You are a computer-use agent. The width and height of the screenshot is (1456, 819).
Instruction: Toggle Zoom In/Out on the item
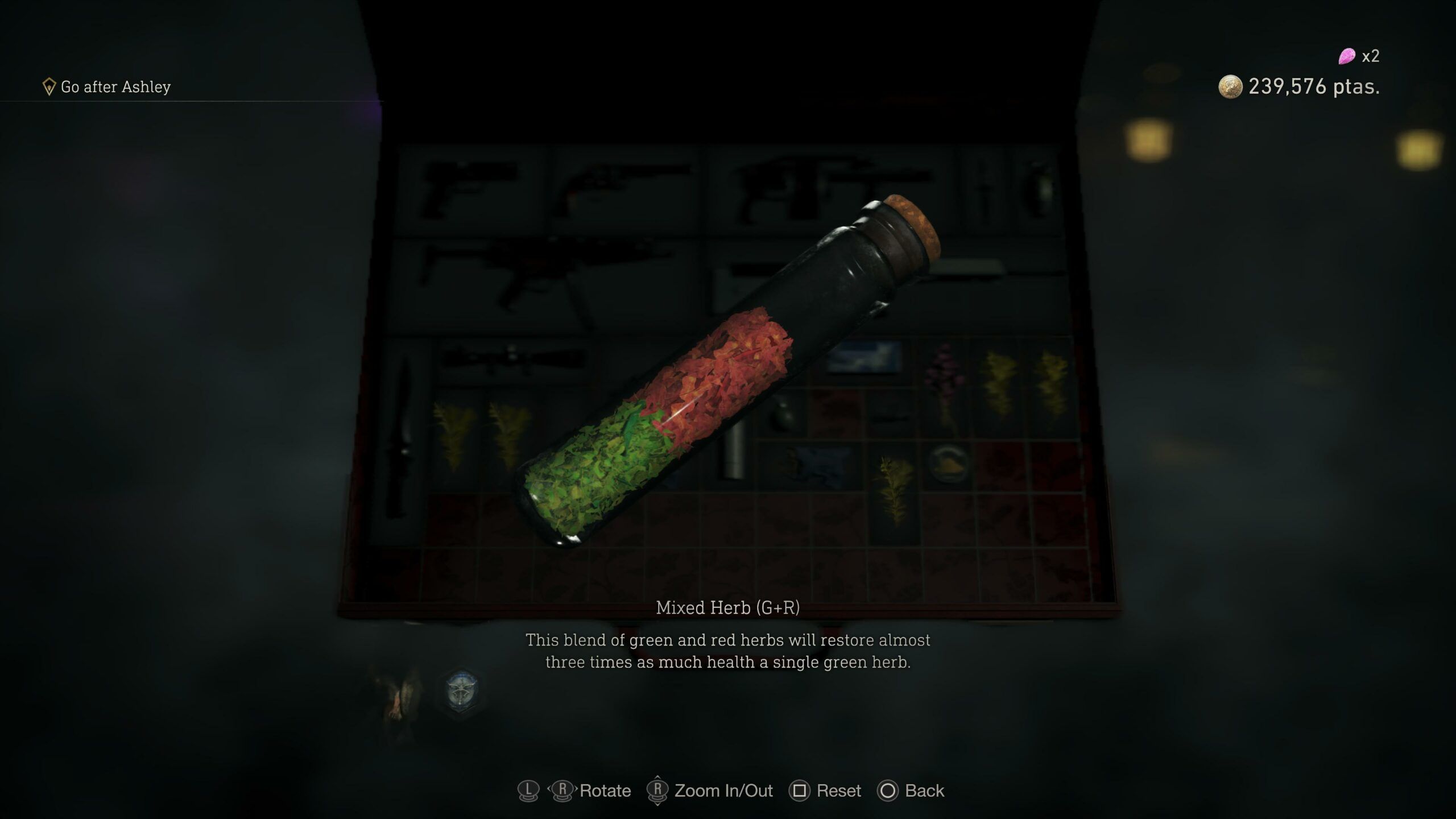[722, 791]
